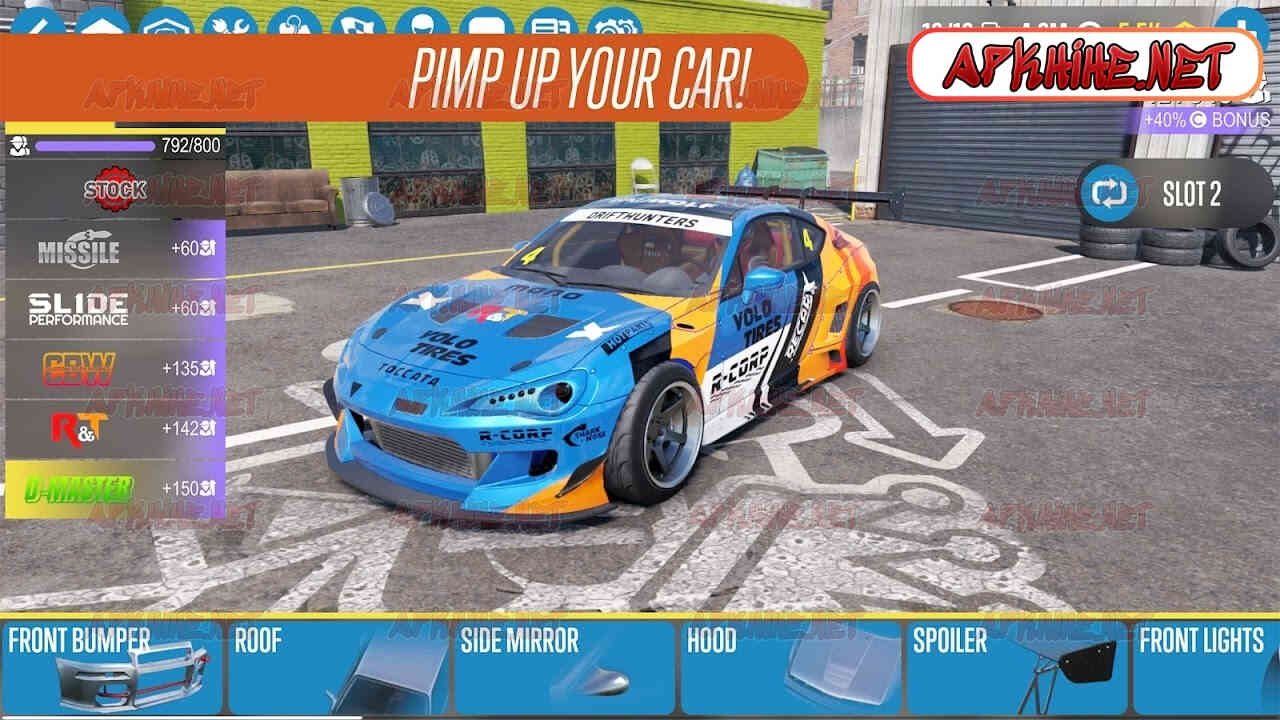Choose the R&T body kit
The width and height of the screenshot is (1280, 720).
click(115, 429)
